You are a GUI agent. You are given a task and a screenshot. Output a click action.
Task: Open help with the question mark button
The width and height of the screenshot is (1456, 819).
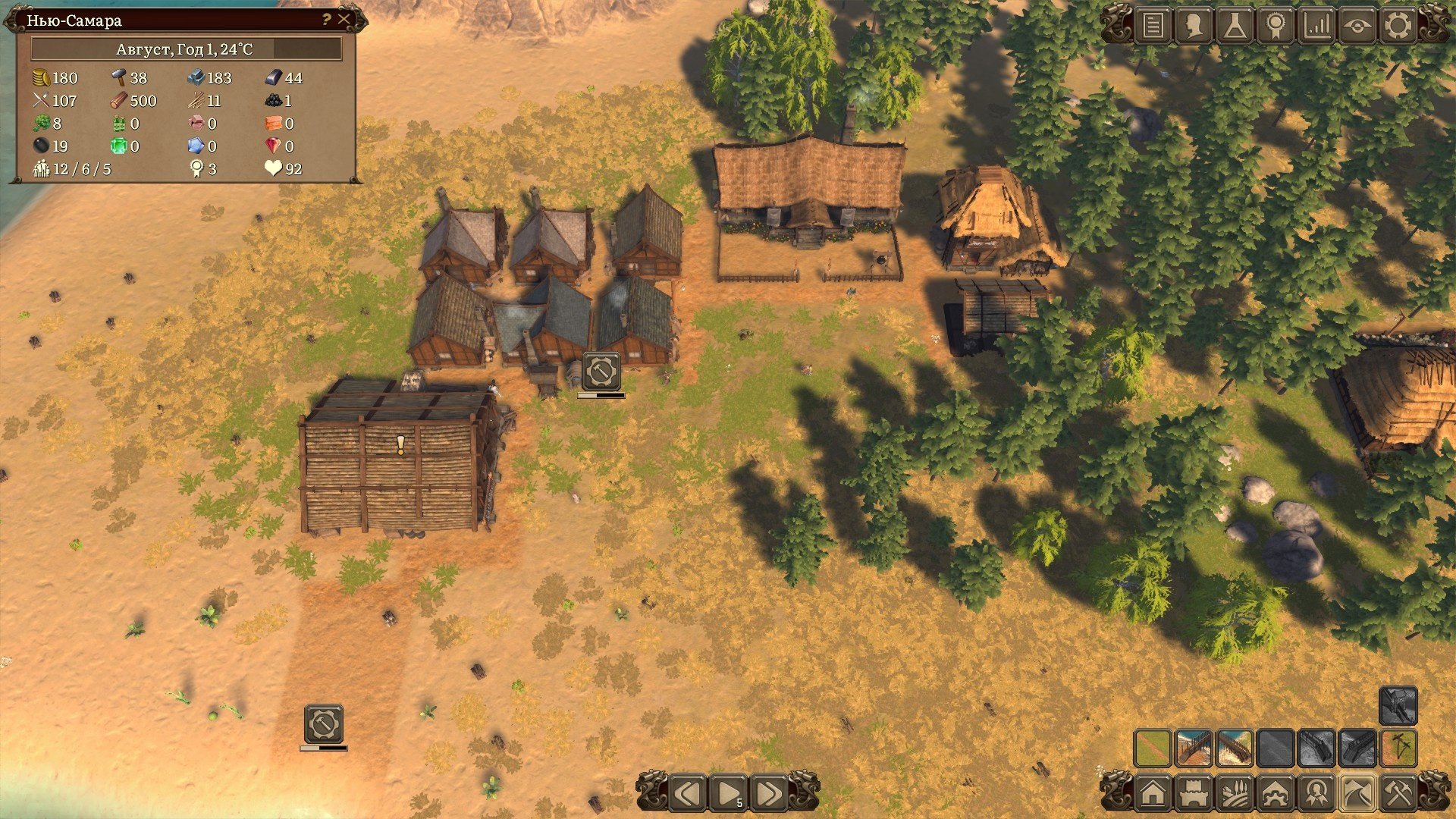coord(326,20)
